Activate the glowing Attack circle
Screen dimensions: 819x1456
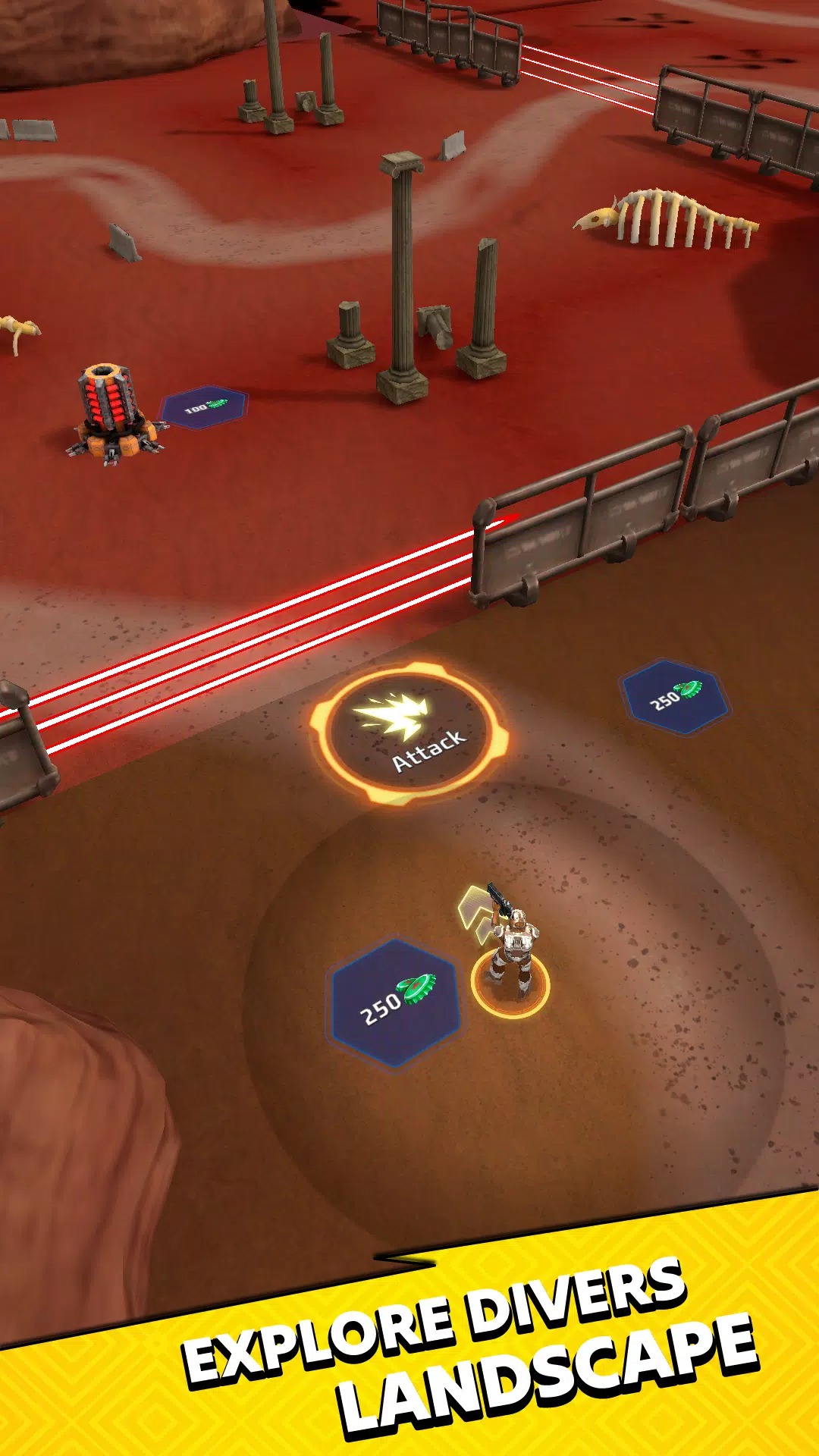pos(409,733)
